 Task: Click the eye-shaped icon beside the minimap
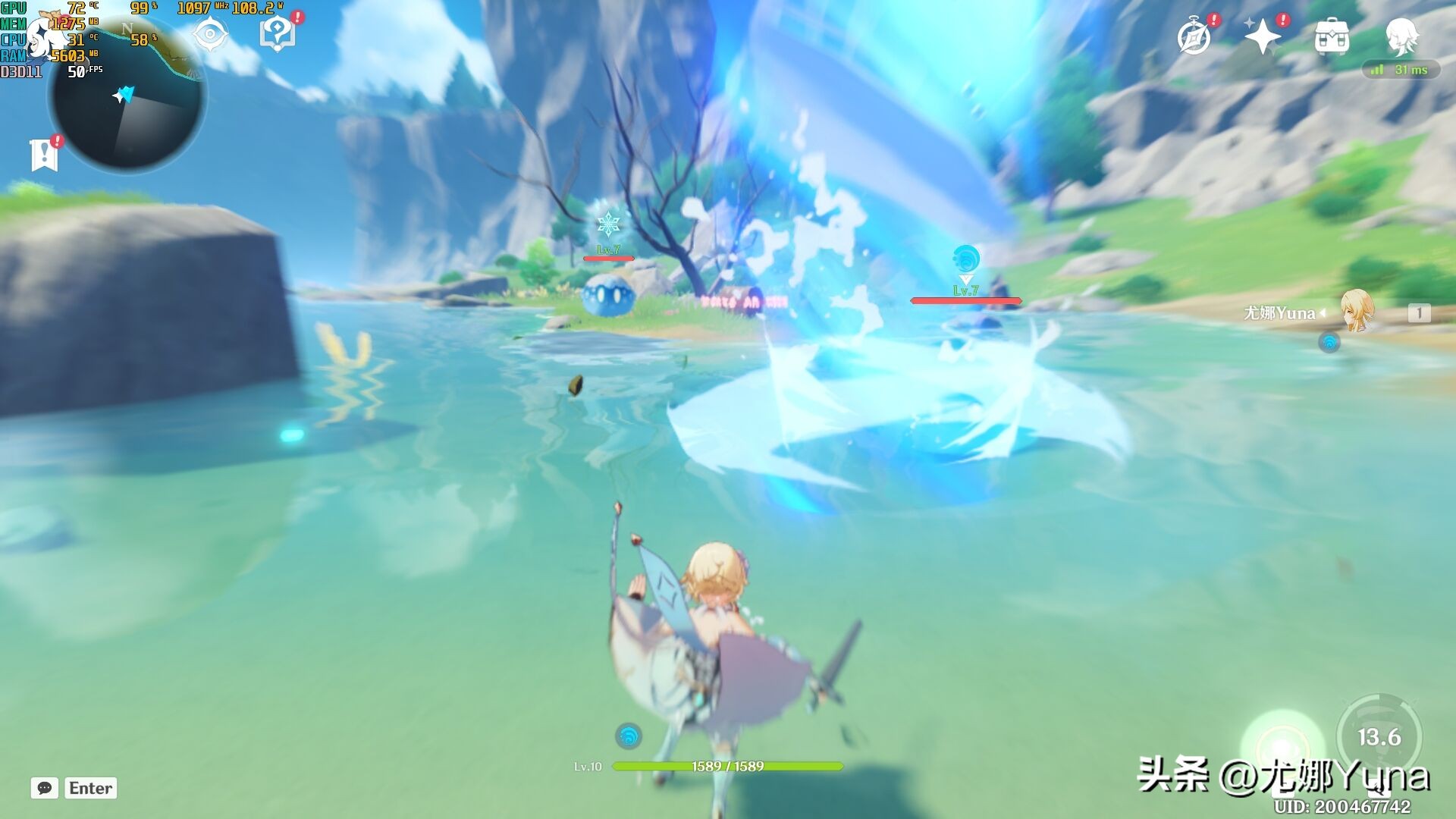[x=210, y=35]
